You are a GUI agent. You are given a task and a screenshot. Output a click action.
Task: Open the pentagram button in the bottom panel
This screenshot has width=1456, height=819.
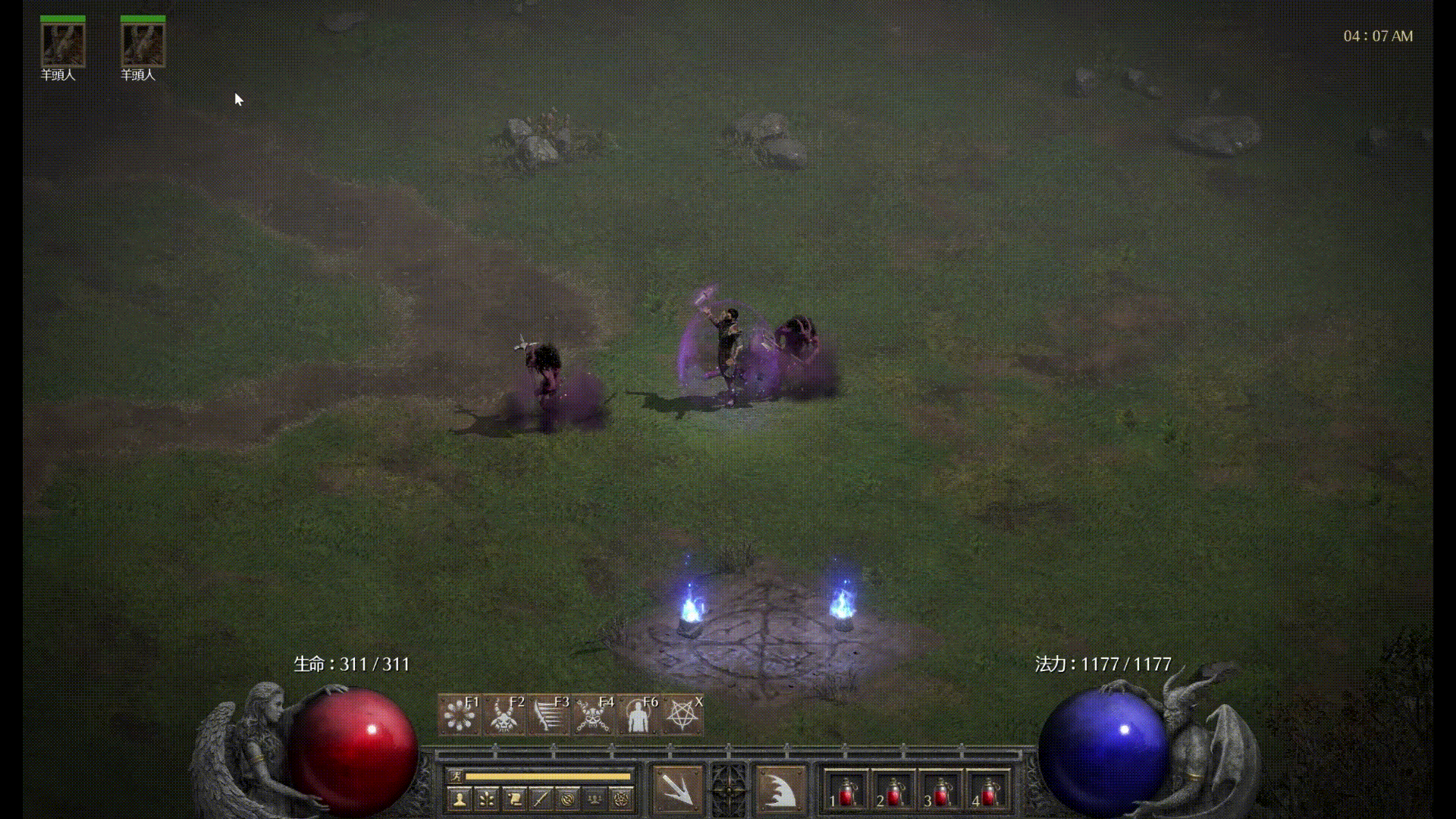pos(622,799)
